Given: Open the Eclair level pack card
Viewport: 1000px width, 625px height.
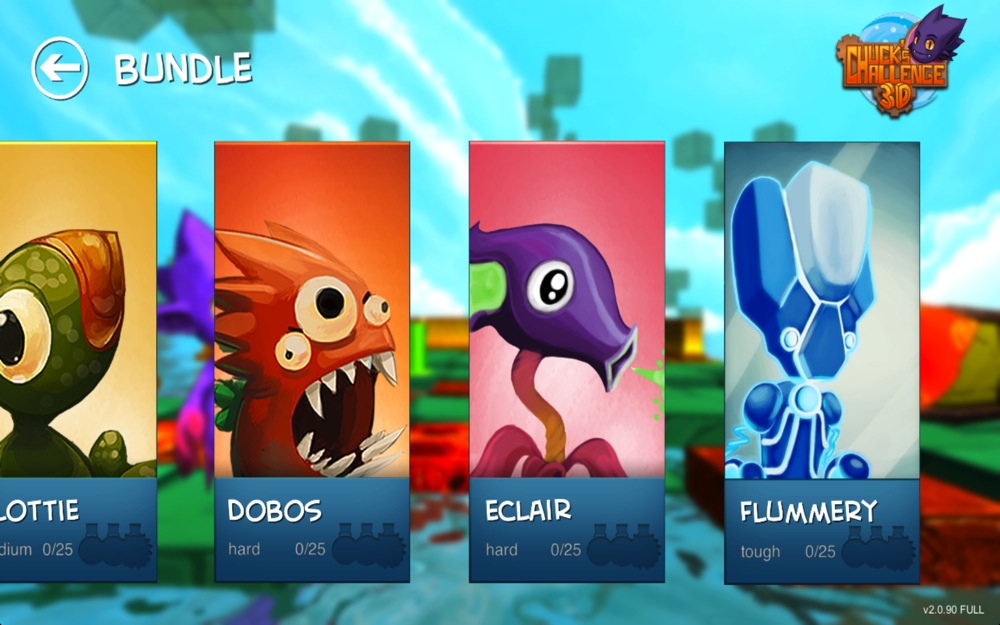Looking at the screenshot, I should tap(567, 360).
